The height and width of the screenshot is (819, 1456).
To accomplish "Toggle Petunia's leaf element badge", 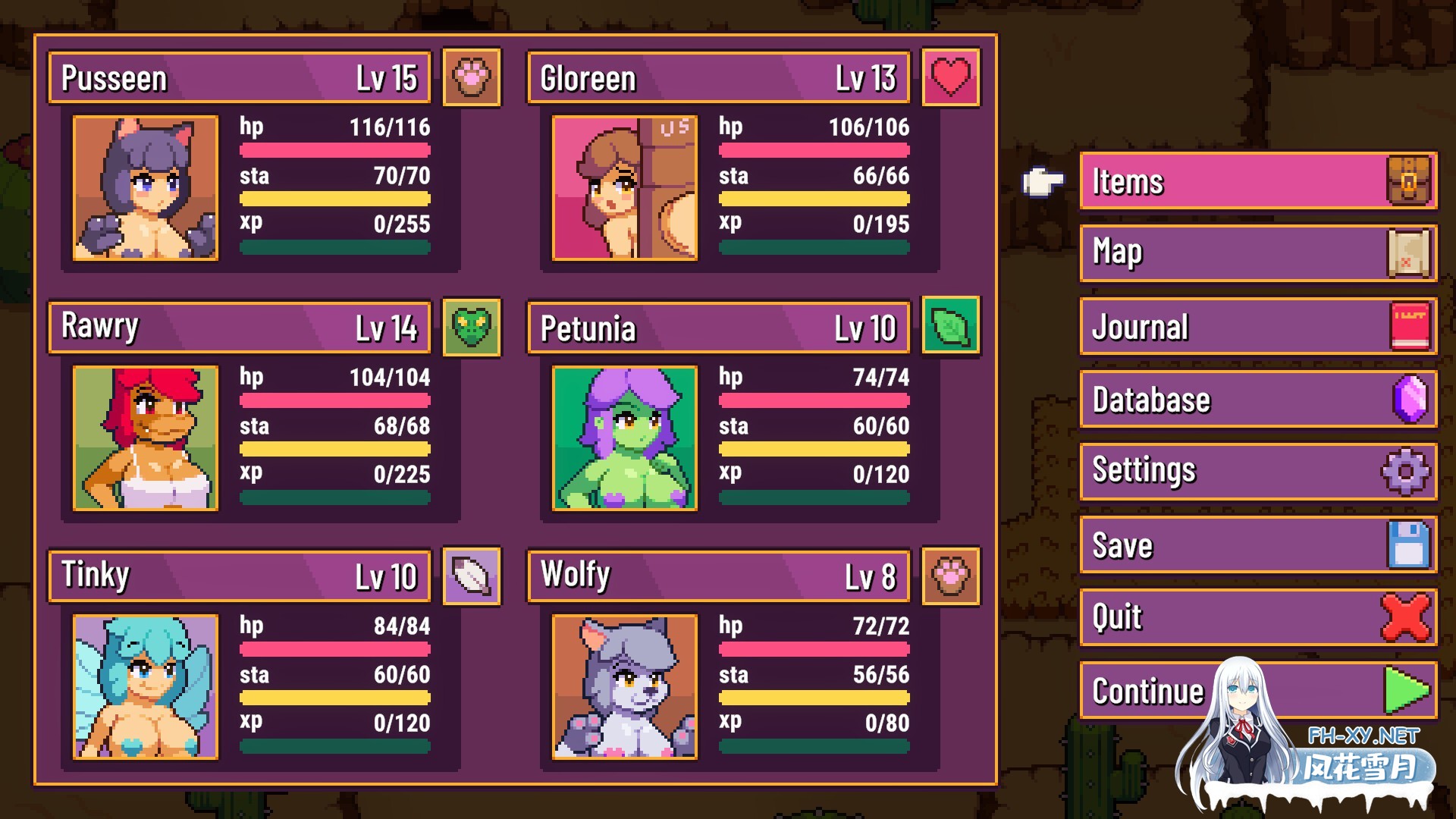I will coord(951,328).
